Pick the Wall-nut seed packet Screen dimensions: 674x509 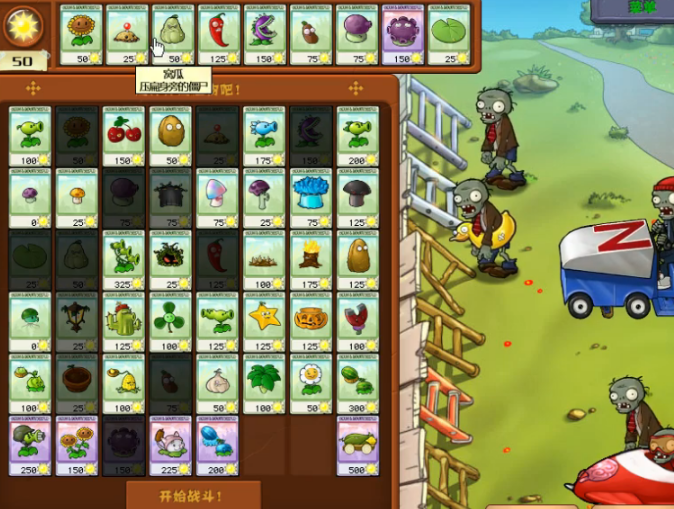[170, 137]
